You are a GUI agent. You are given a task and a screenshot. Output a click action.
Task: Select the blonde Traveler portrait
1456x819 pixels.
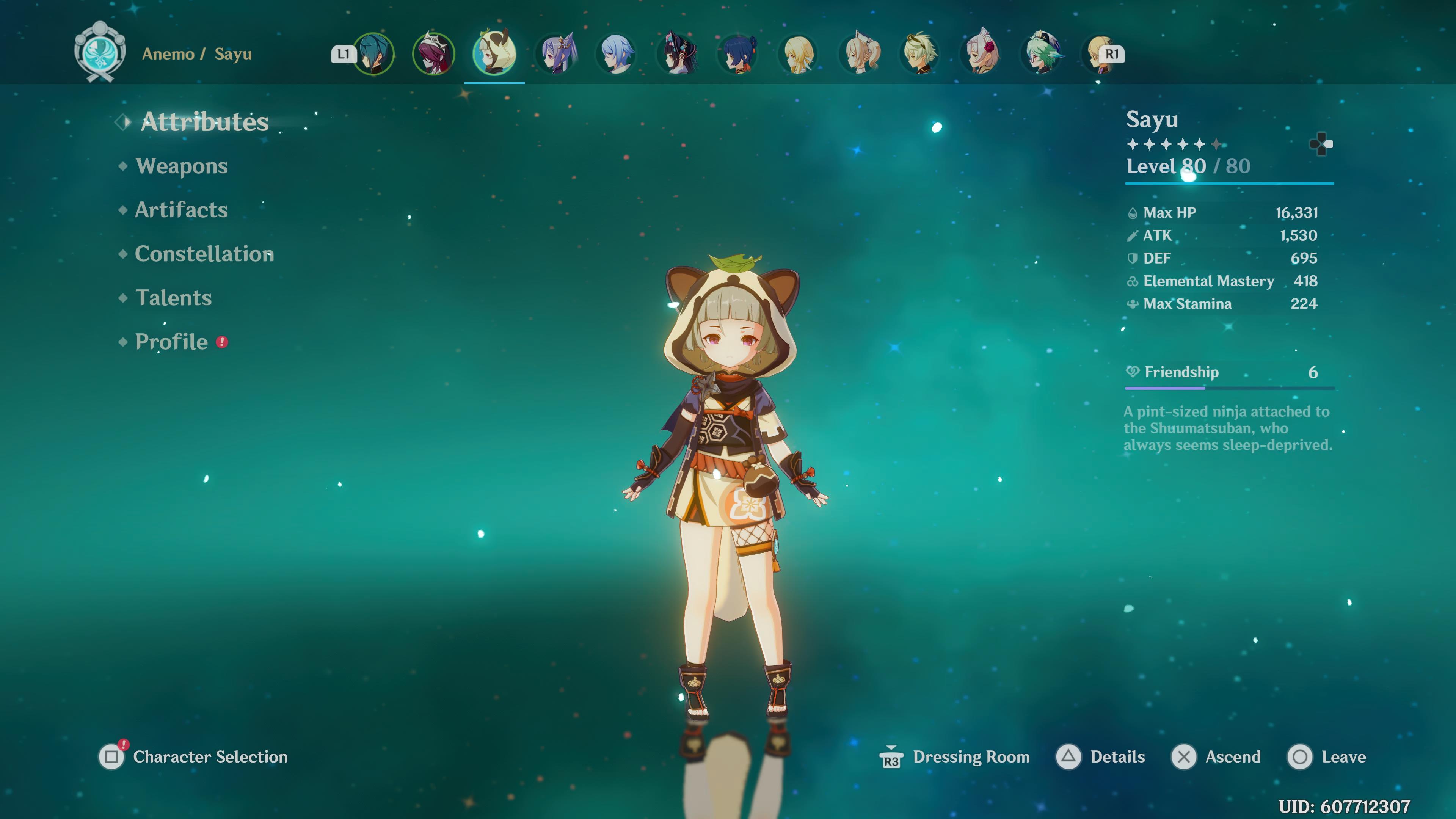pyautogui.click(x=798, y=54)
